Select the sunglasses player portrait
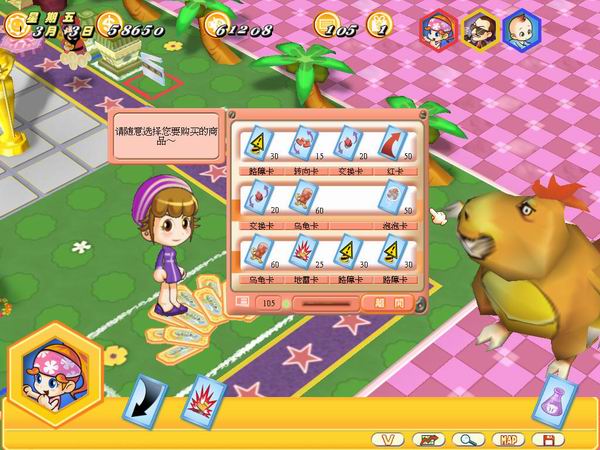Image resolution: width=600 pixels, height=450 pixels. (x=480, y=27)
